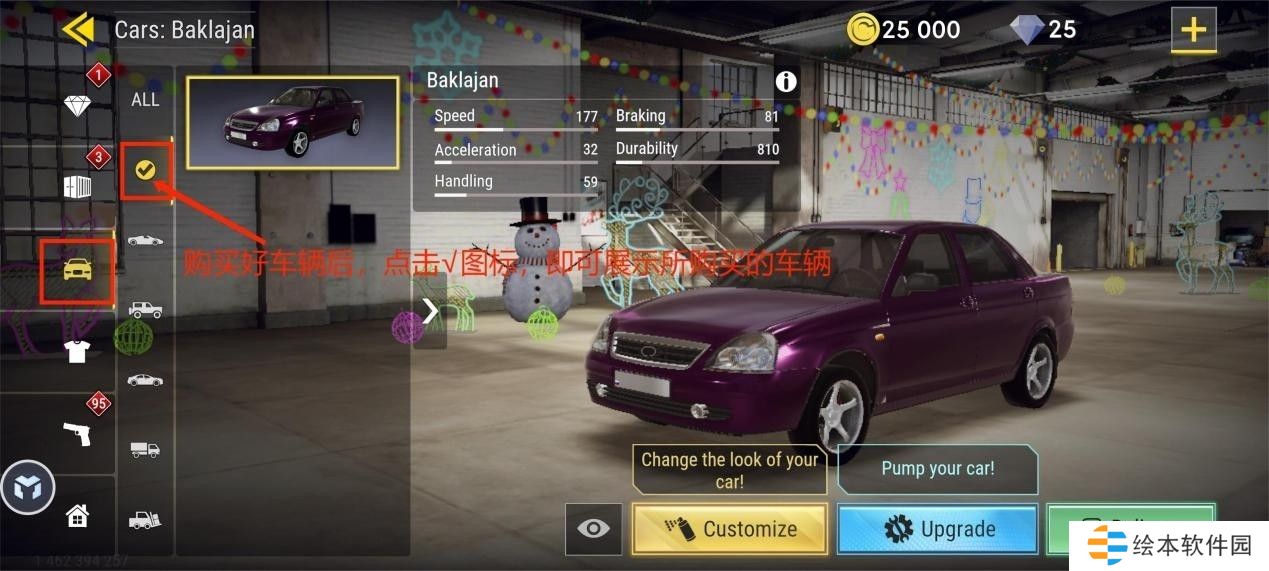Open the T-shirt clothing section

77,351
